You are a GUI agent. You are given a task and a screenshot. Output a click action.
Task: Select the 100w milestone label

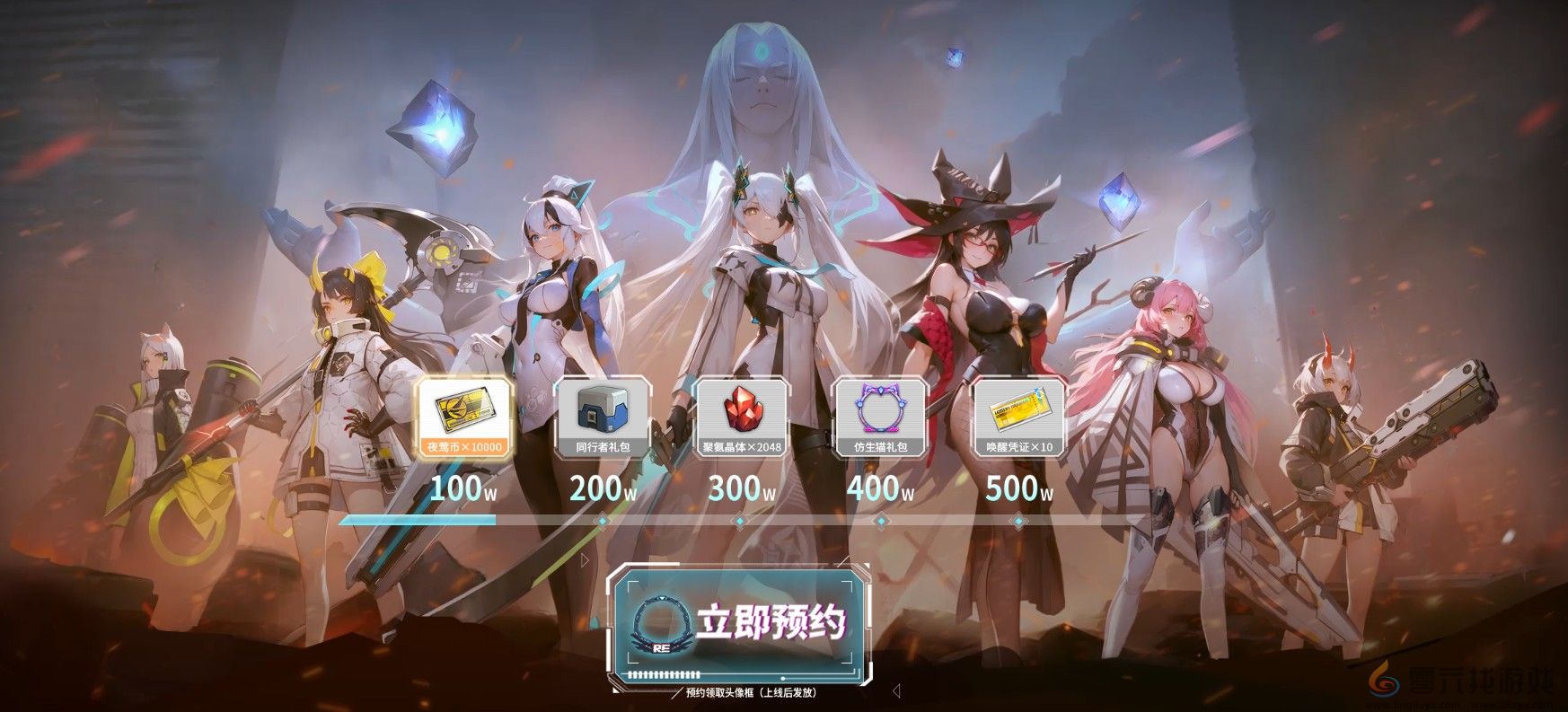pos(460,489)
